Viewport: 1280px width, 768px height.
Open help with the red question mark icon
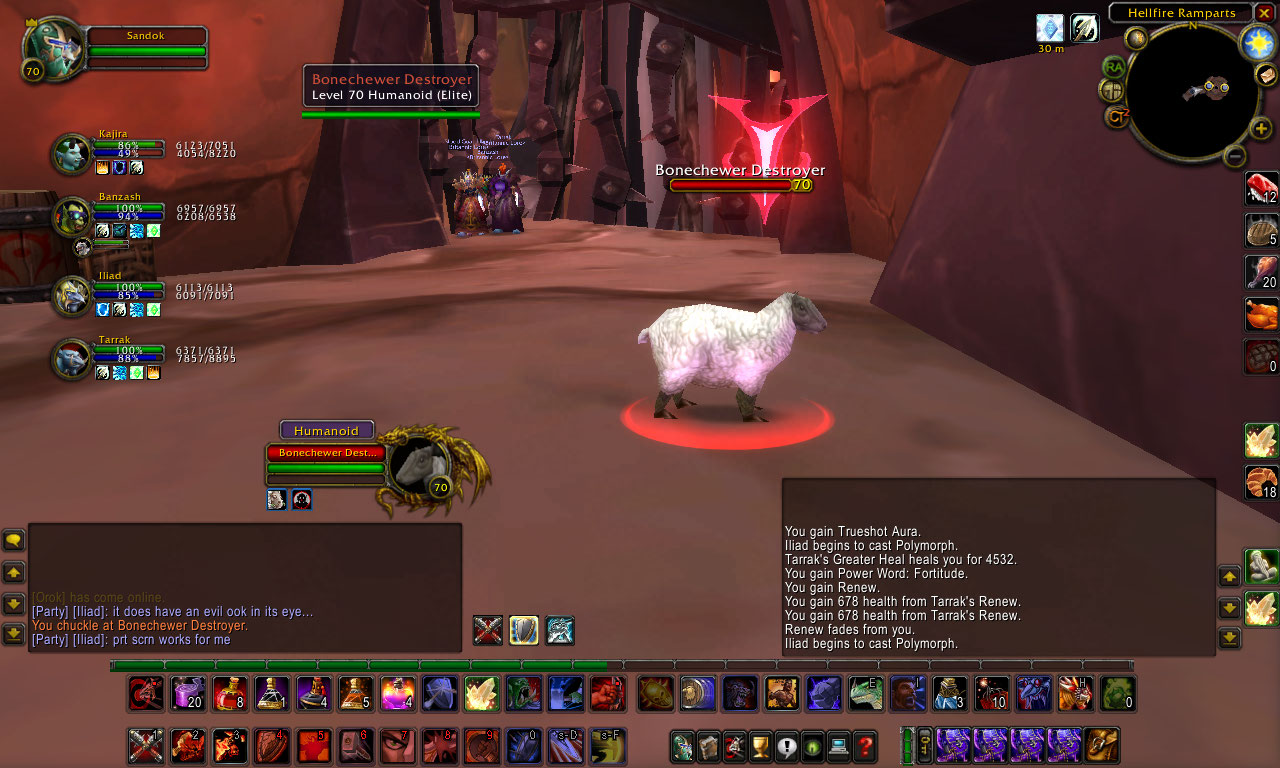[x=865, y=747]
